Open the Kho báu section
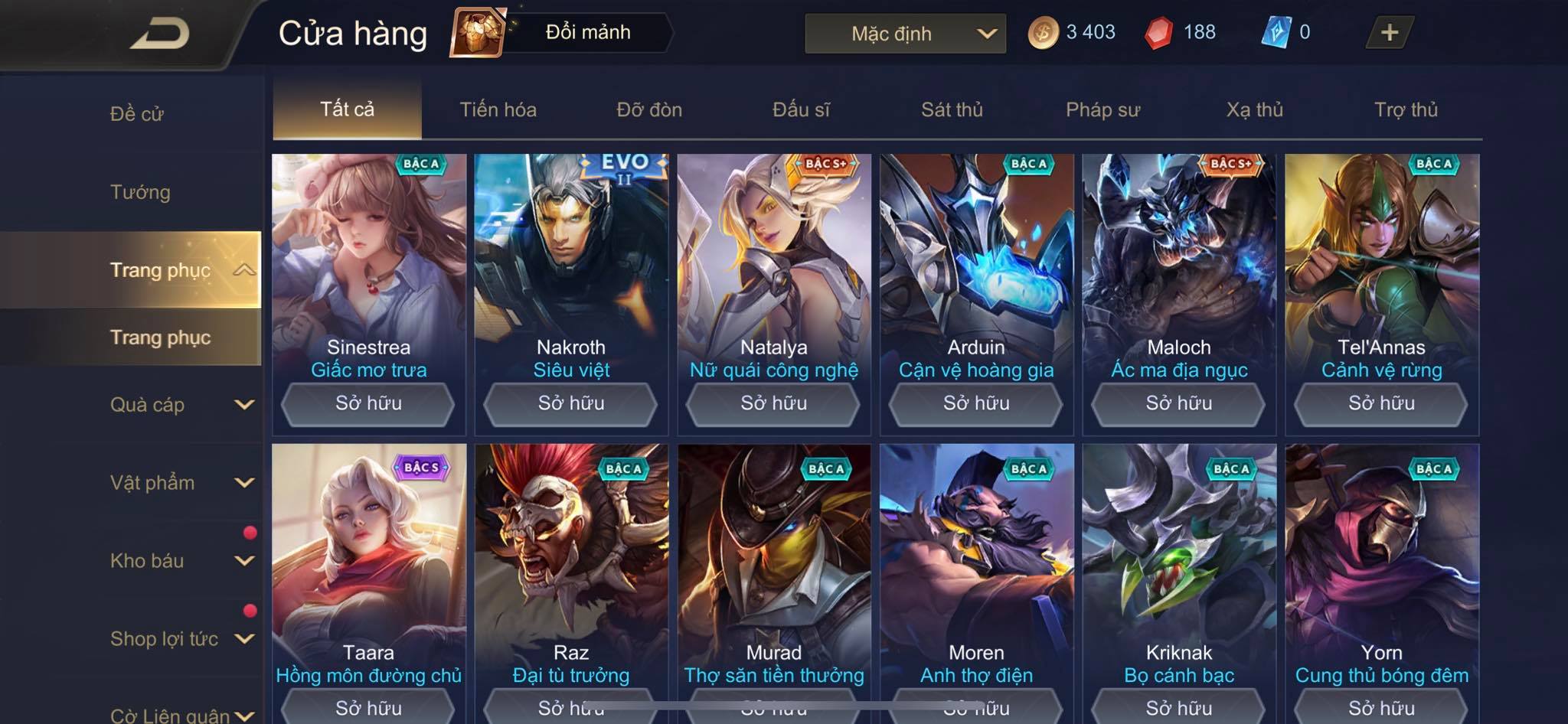The width and height of the screenshot is (1568, 724). pyautogui.click(x=180, y=561)
